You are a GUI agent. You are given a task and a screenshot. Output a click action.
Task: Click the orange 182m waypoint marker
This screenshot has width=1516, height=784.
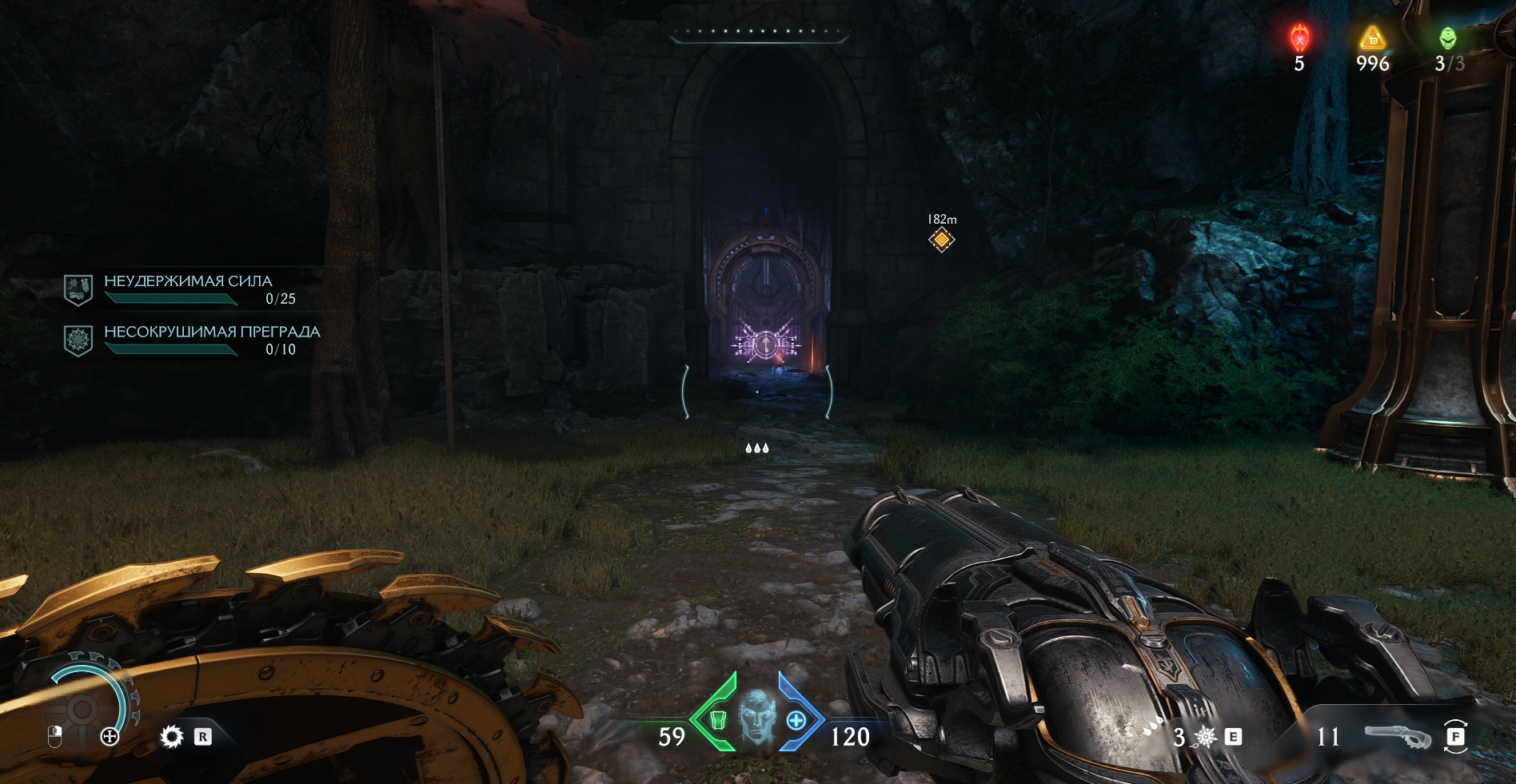[942, 239]
